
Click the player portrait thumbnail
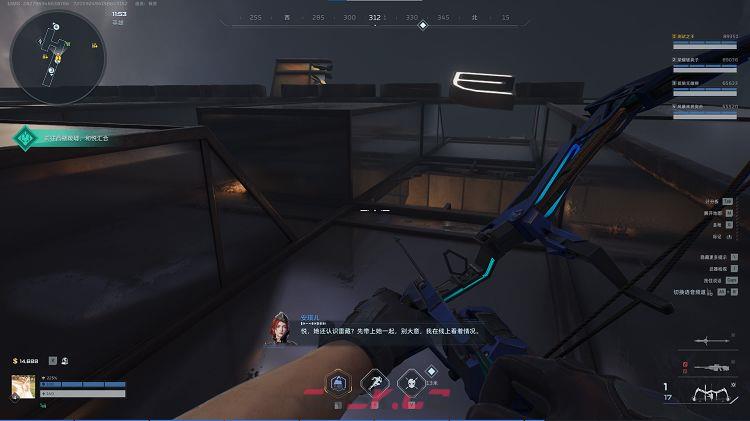click(23, 385)
